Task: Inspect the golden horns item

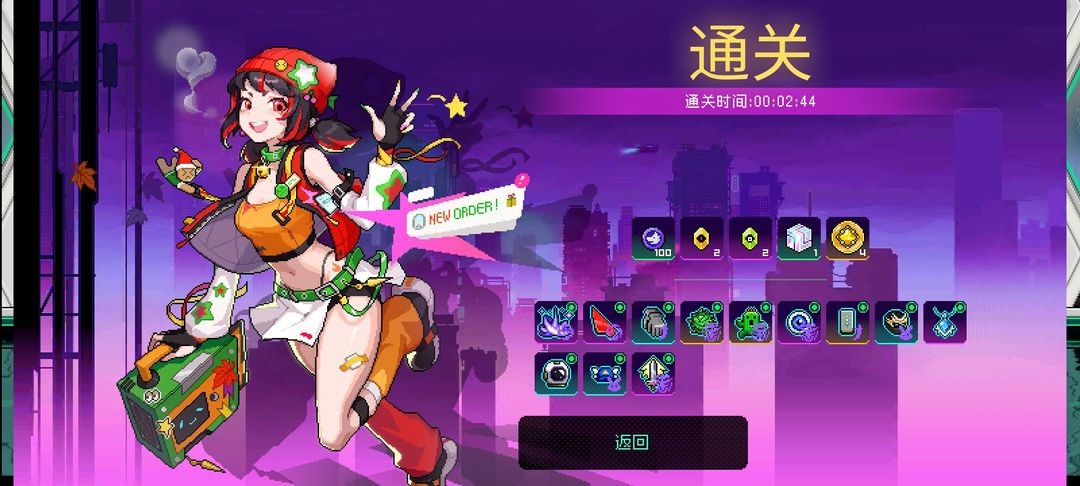Action: click(x=896, y=322)
